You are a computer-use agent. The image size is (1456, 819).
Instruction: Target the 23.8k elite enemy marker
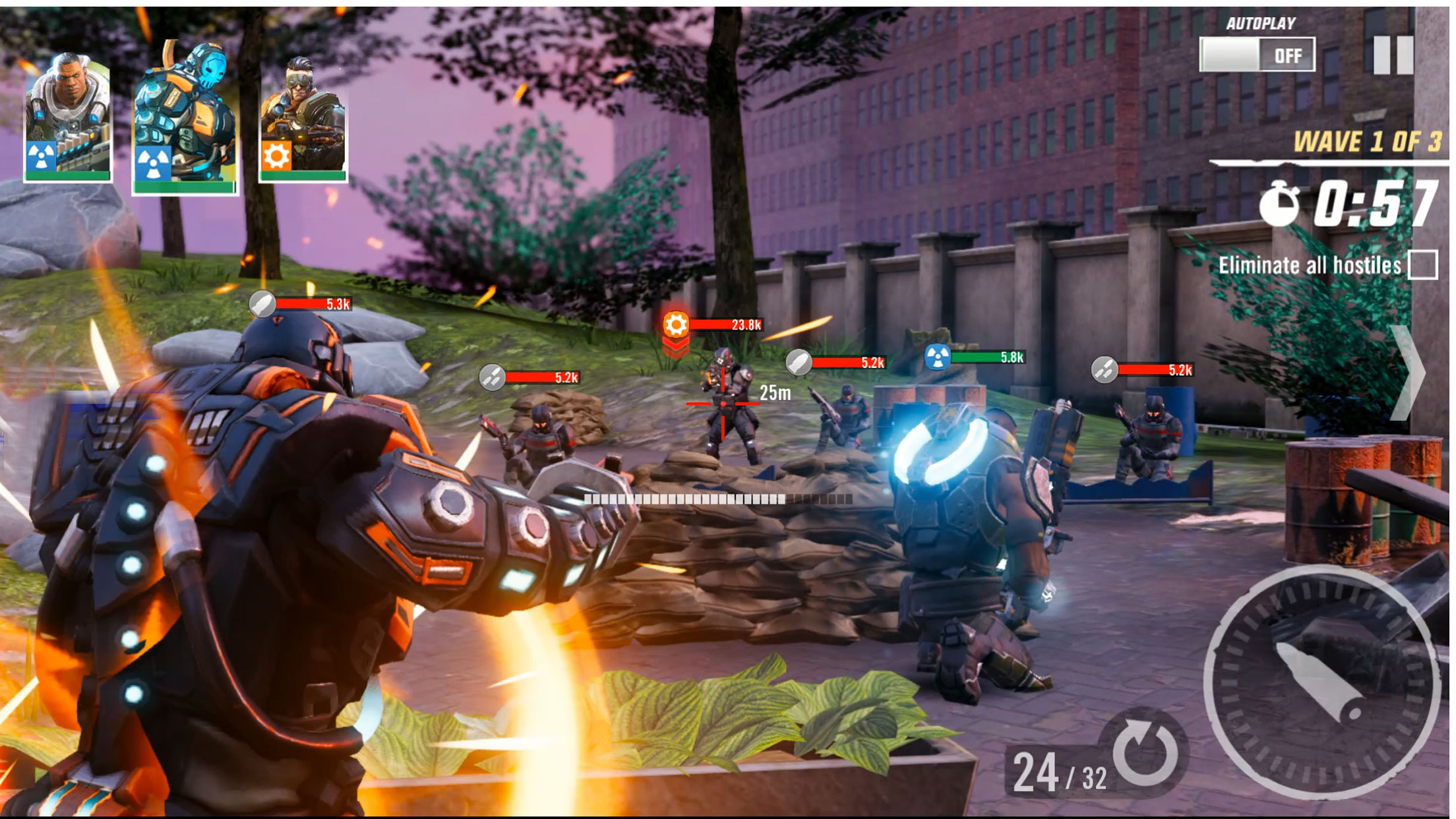pos(676,324)
